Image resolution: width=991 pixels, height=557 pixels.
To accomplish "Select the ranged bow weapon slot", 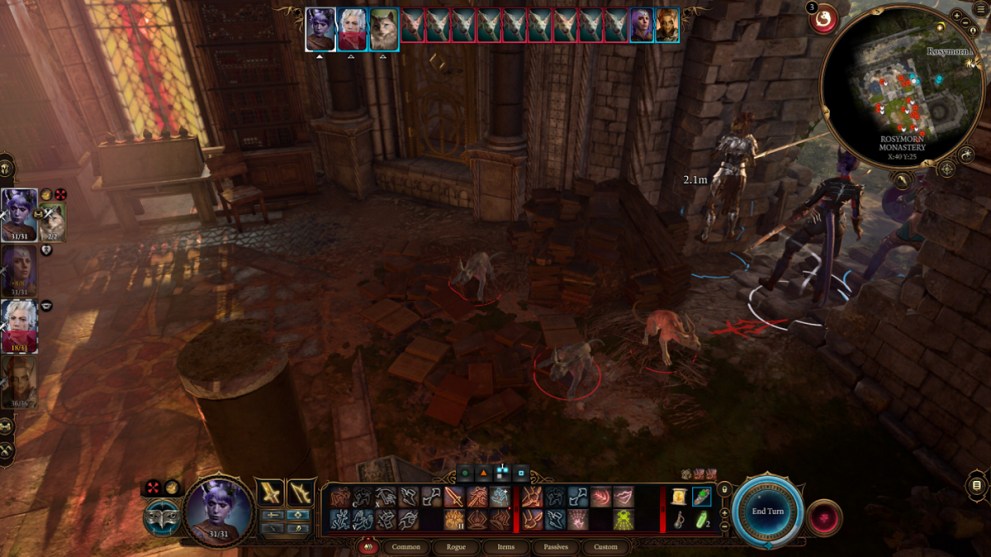I will (301, 492).
